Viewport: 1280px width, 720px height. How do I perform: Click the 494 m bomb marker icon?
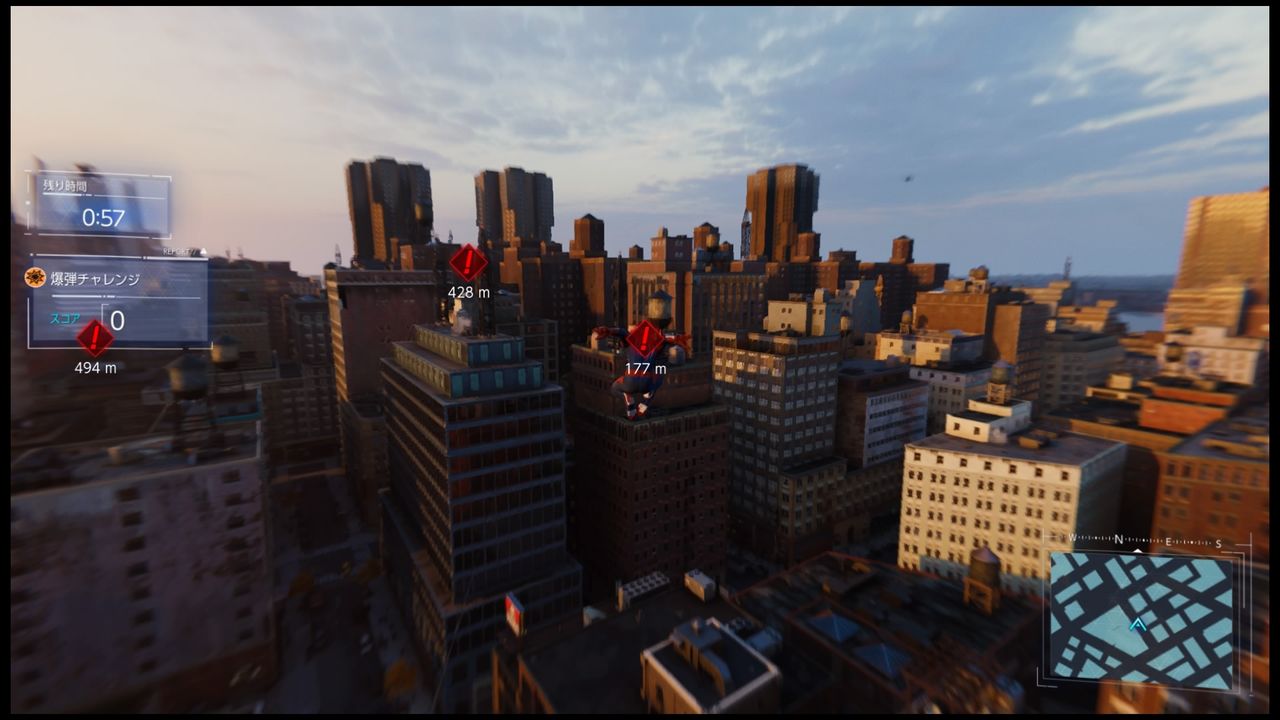click(x=93, y=339)
